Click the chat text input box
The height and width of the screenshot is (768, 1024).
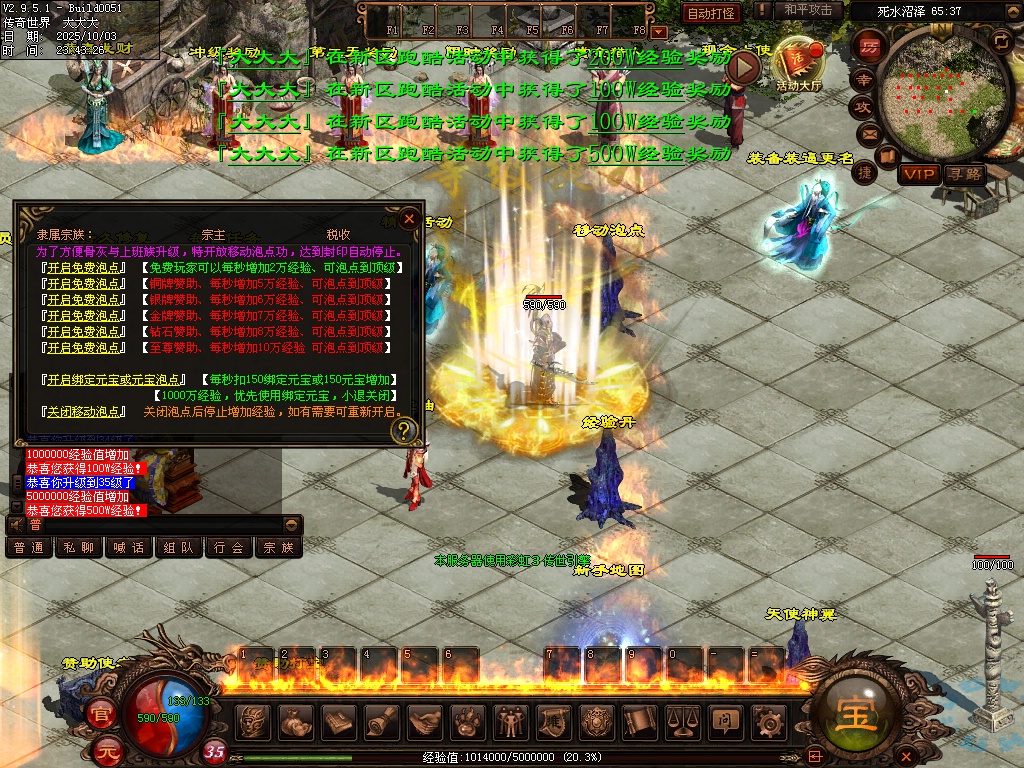[150, 524]
